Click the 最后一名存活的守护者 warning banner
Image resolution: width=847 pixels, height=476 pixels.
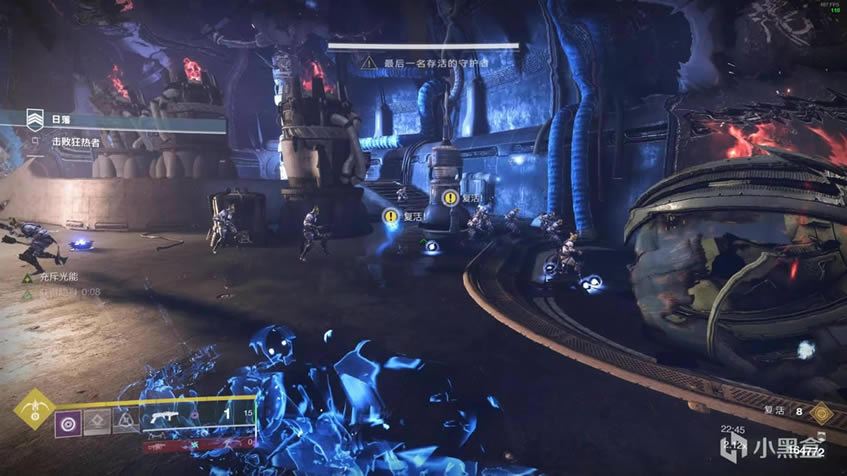(x=426, y=62)
